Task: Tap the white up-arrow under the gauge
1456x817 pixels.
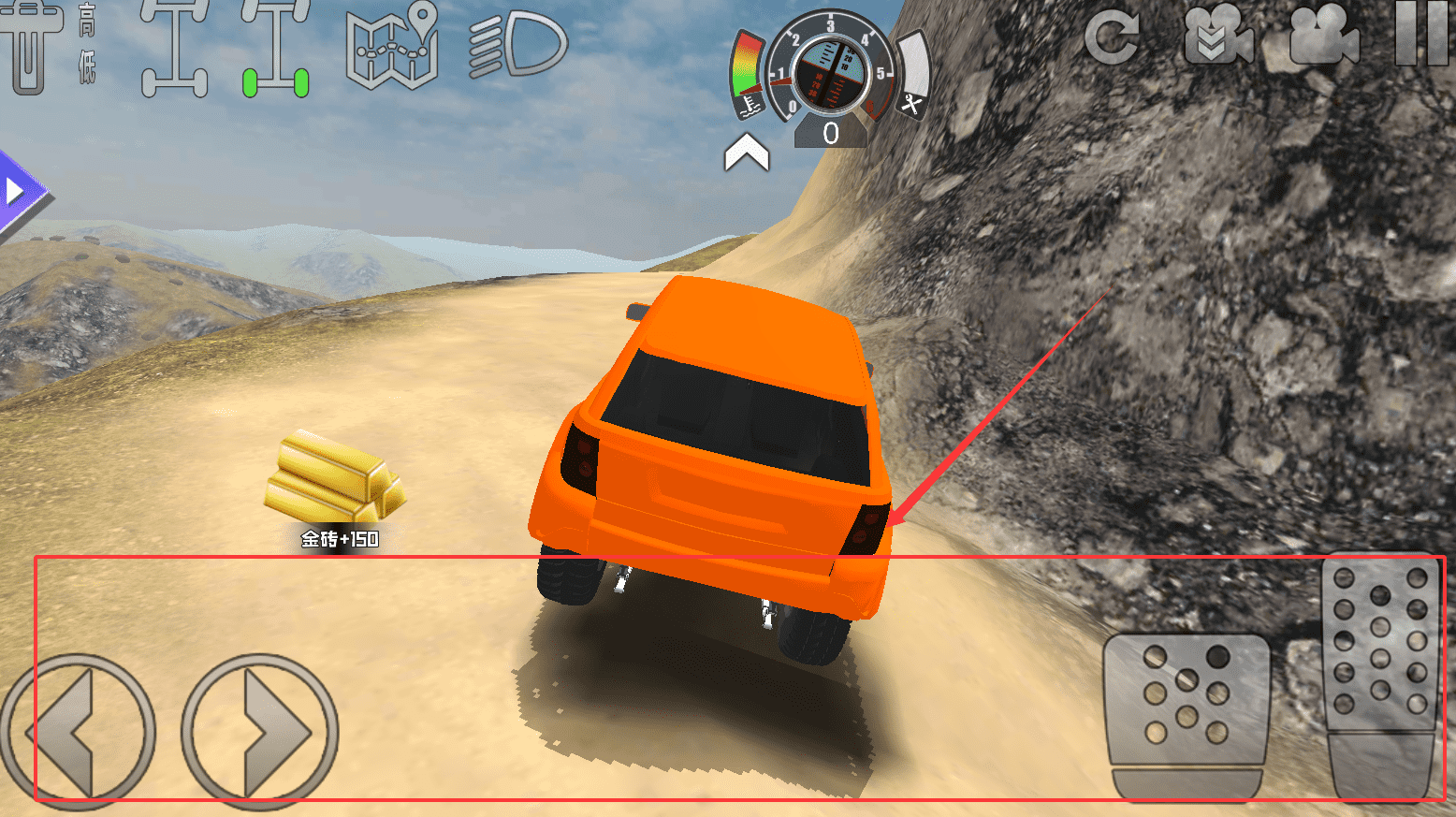Action: click(746, 153)
